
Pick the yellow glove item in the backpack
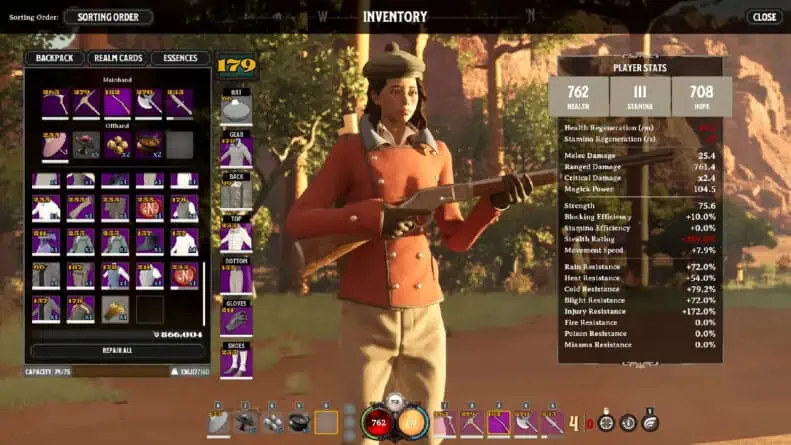[115, 309]
